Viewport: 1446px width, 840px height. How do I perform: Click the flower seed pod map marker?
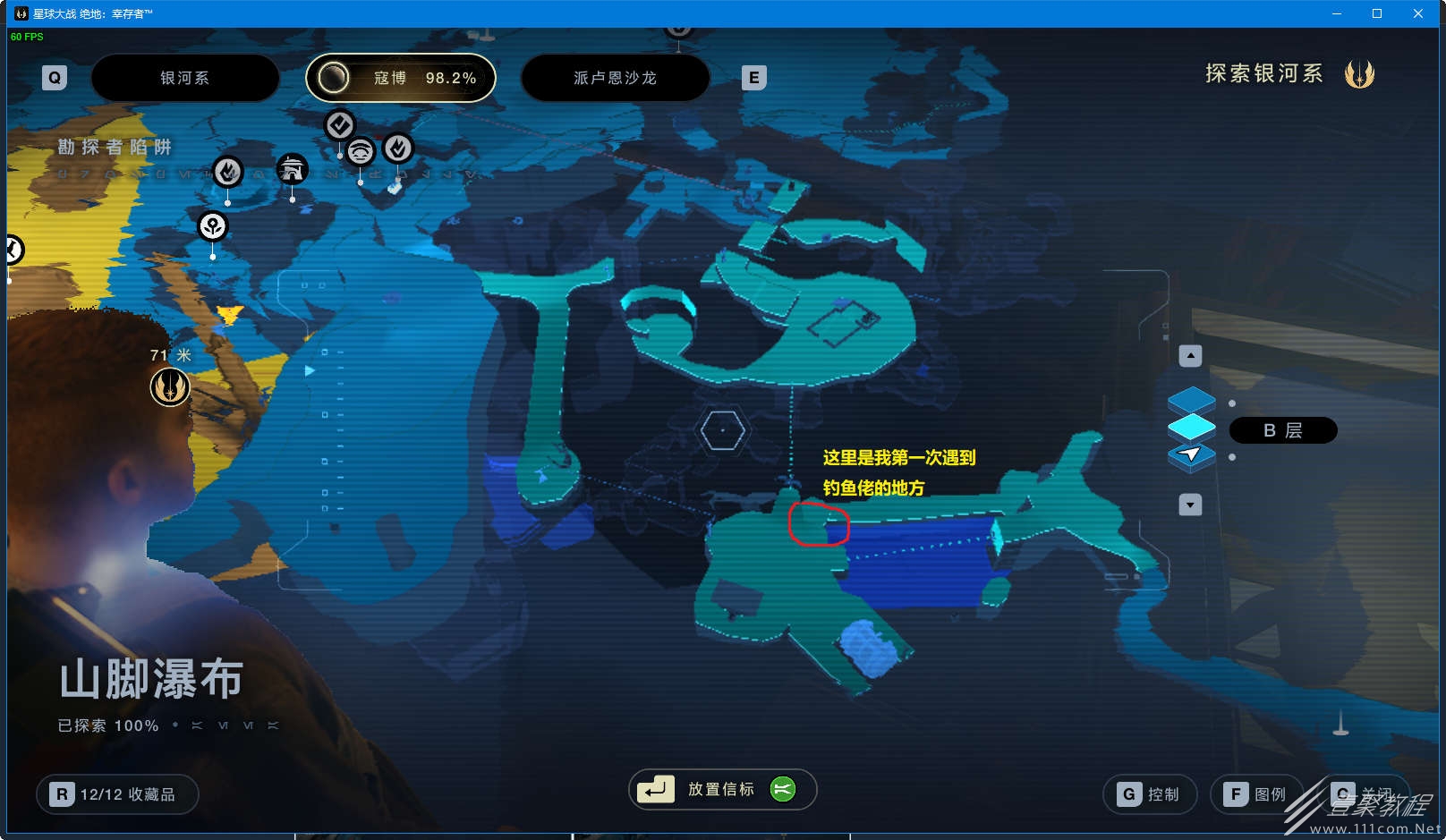click(x=213, y=226)
